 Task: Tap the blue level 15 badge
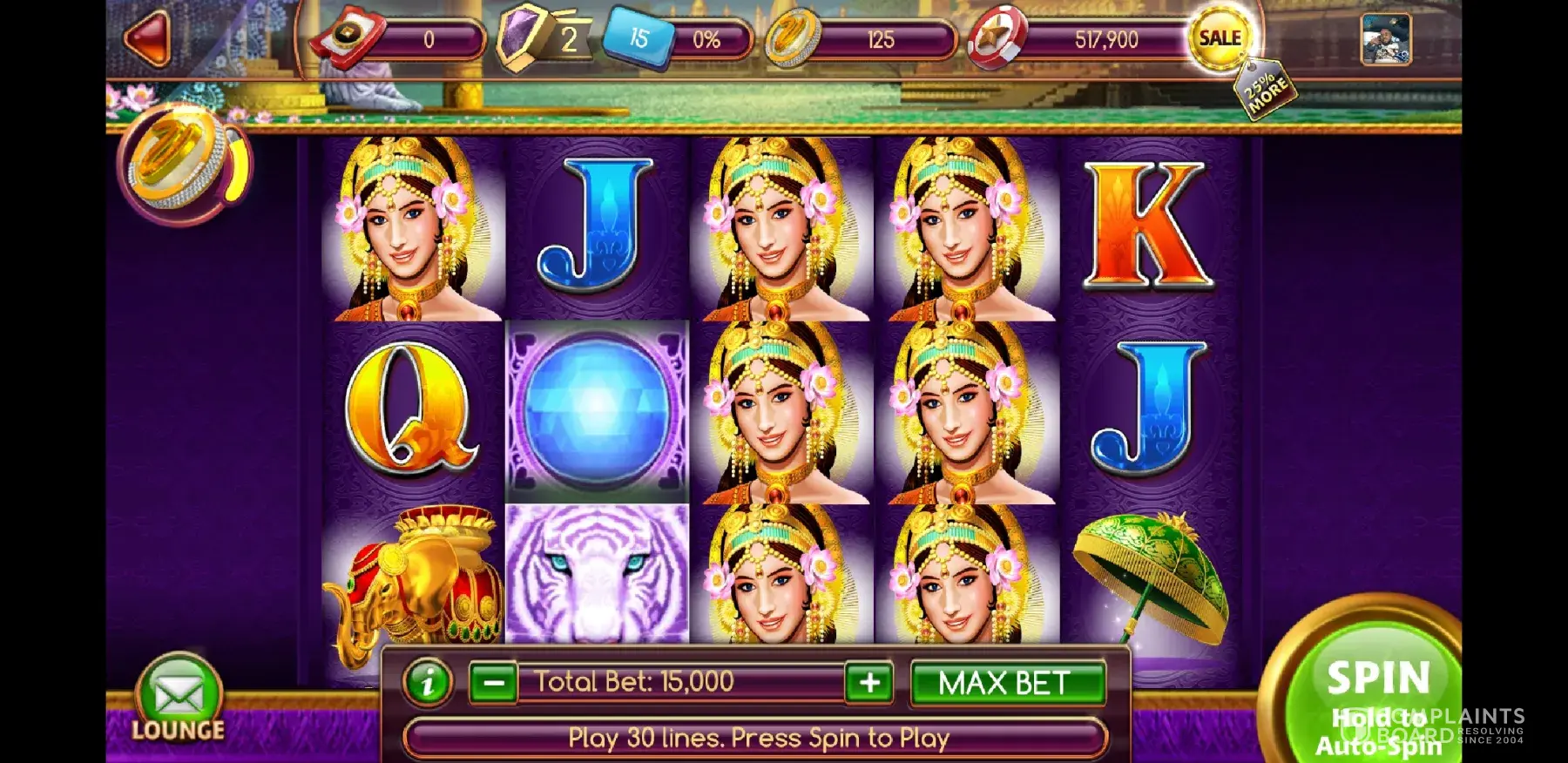pos(639,38)
